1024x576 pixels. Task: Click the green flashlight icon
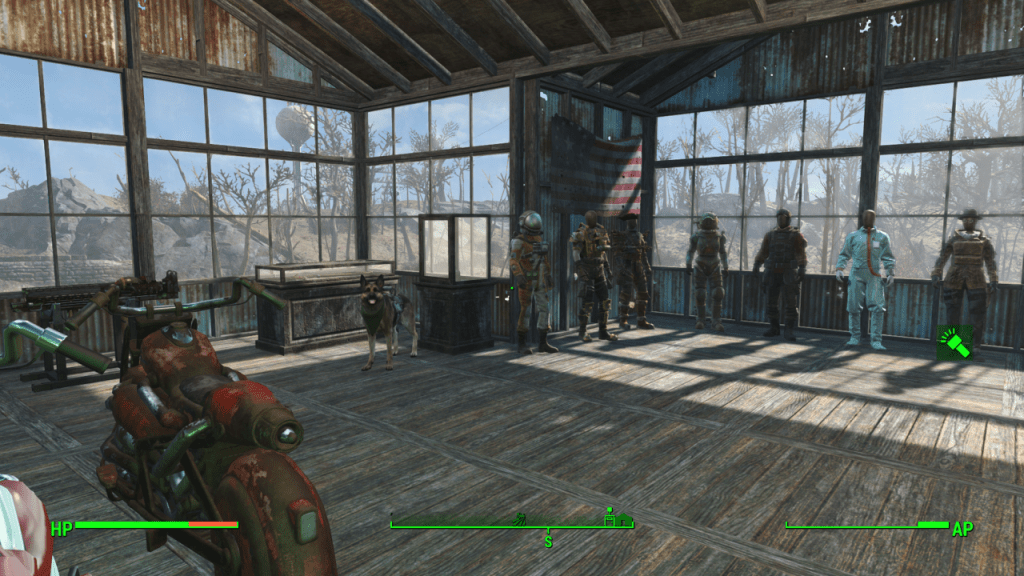954,343
